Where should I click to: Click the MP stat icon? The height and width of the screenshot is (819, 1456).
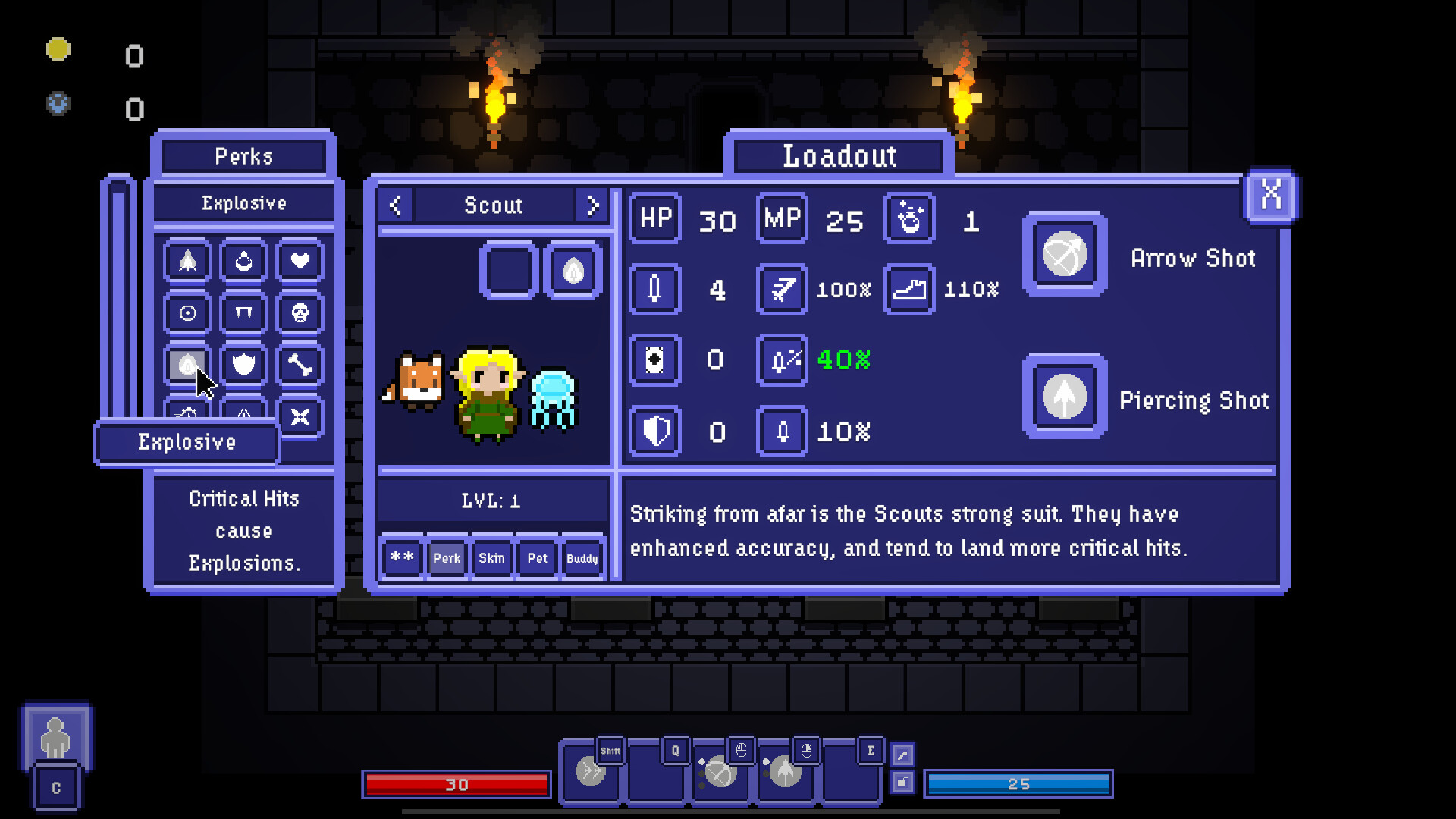[x=781, y=219]
